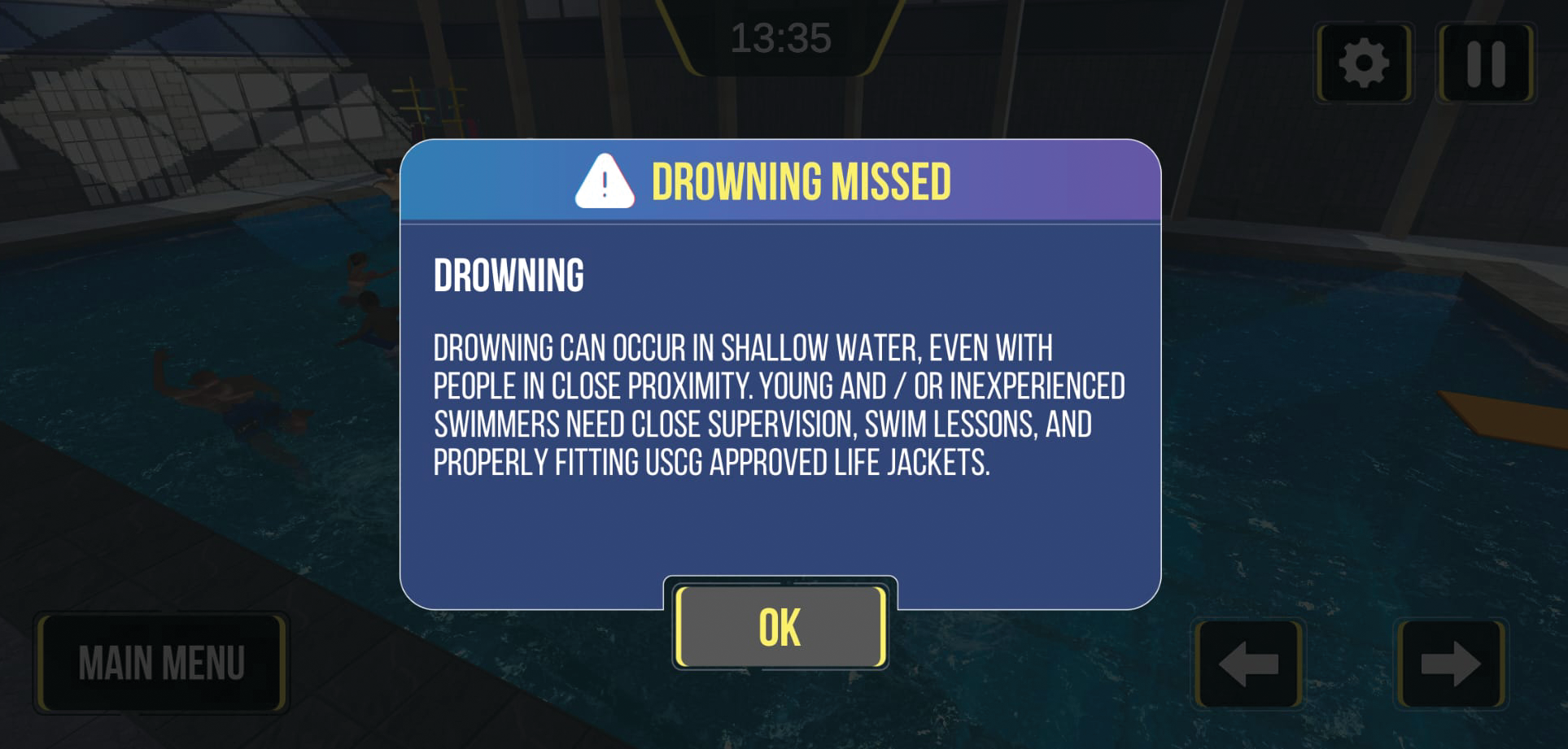1568x749 pixels.
Task: Pause the game with the pause icon
Action: pyautogui.click(x=1486, y=64)
